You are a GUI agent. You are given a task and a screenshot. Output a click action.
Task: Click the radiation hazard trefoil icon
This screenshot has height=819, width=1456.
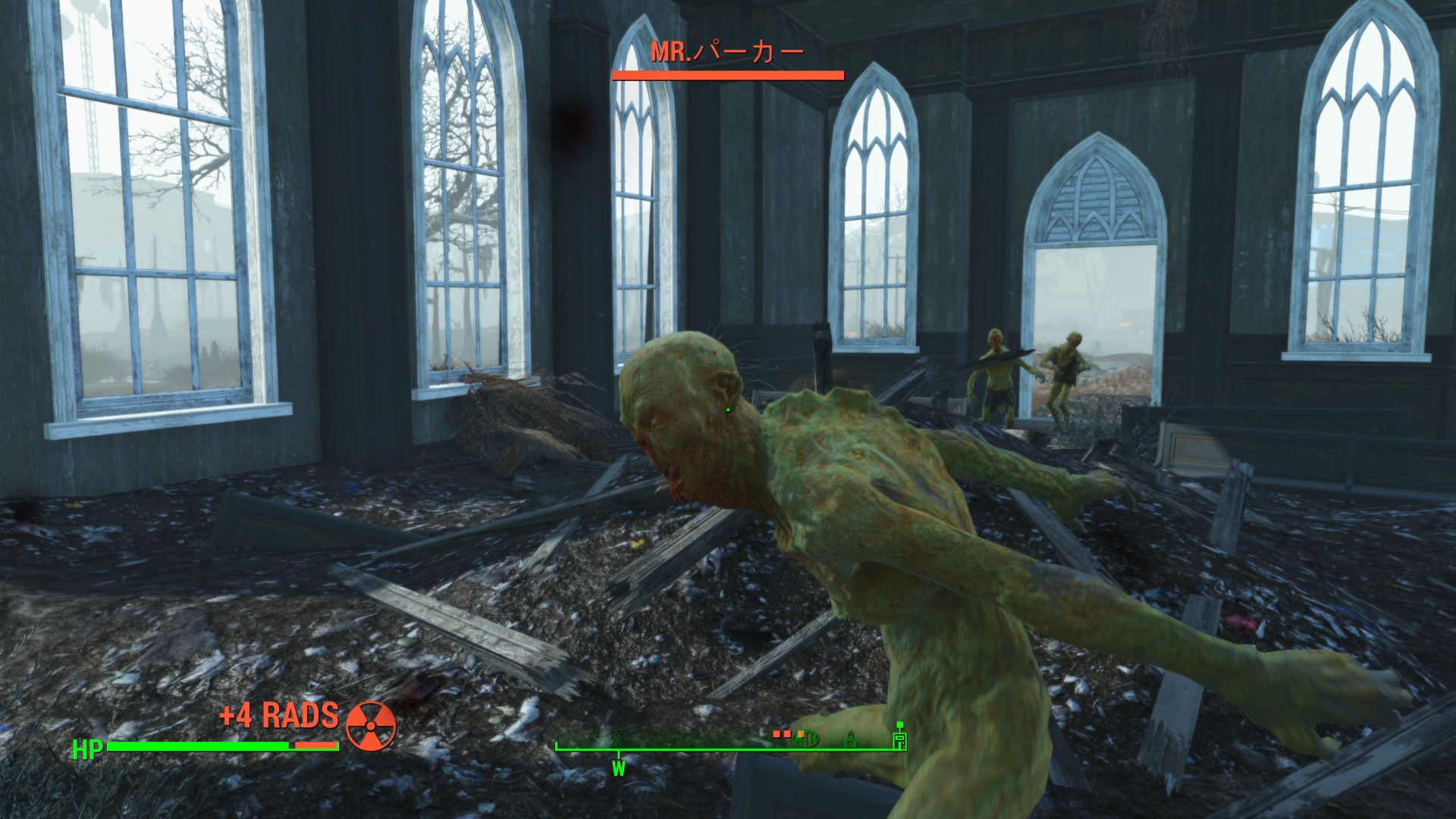371,726
